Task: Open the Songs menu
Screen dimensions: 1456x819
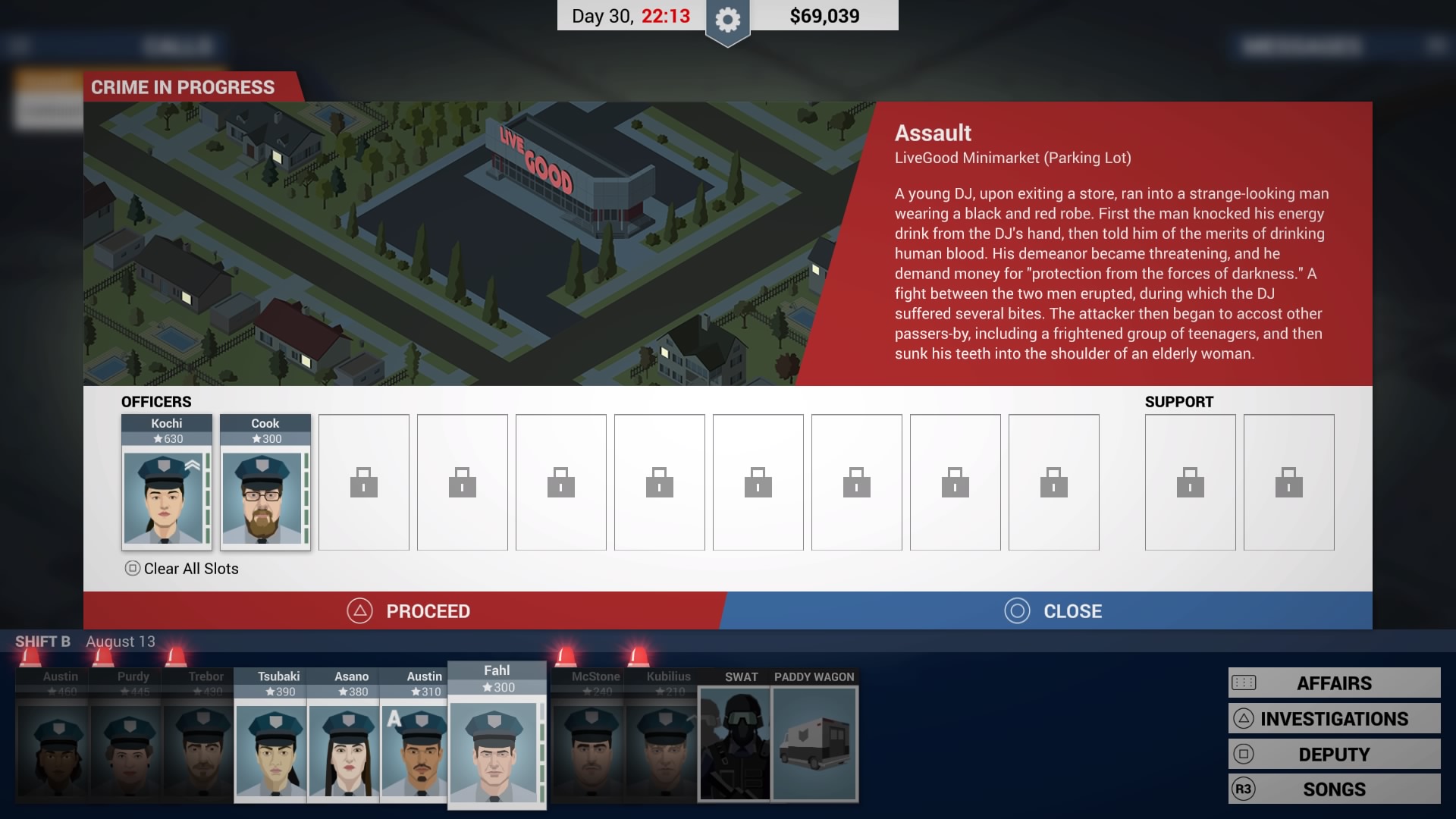Action: pos(1334,789)
